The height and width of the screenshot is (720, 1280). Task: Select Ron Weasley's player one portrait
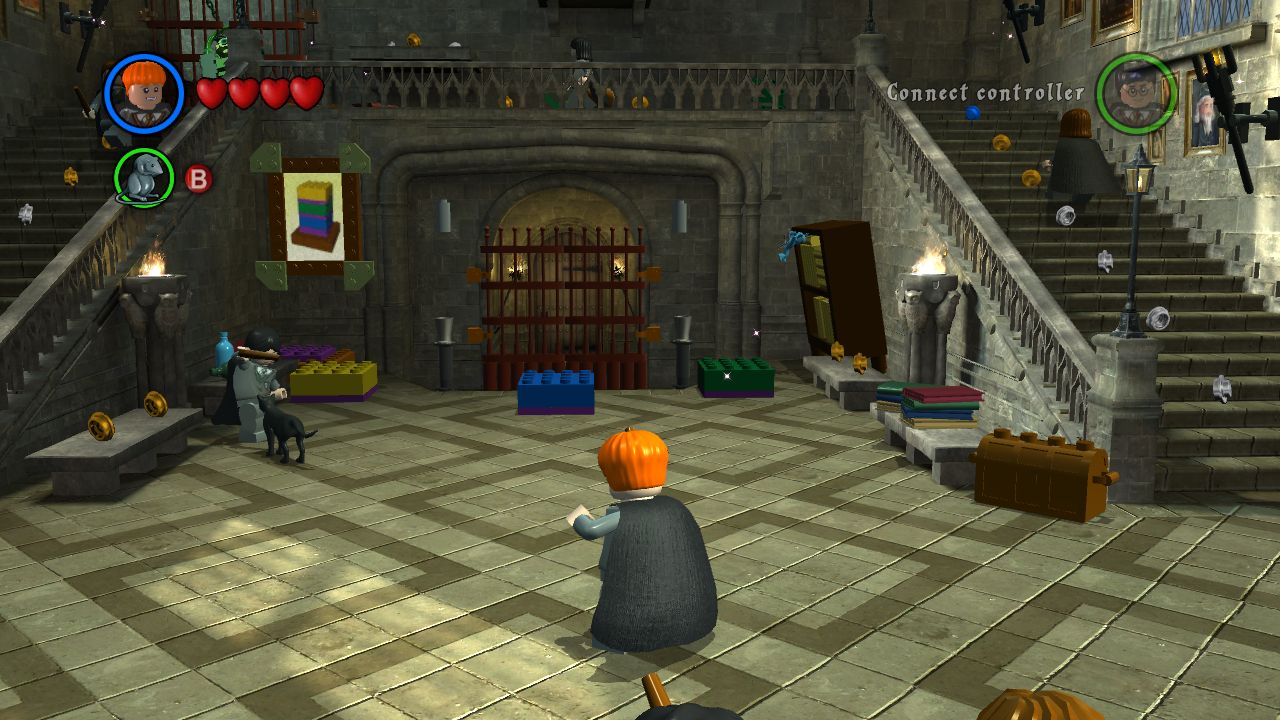[144, 93]
